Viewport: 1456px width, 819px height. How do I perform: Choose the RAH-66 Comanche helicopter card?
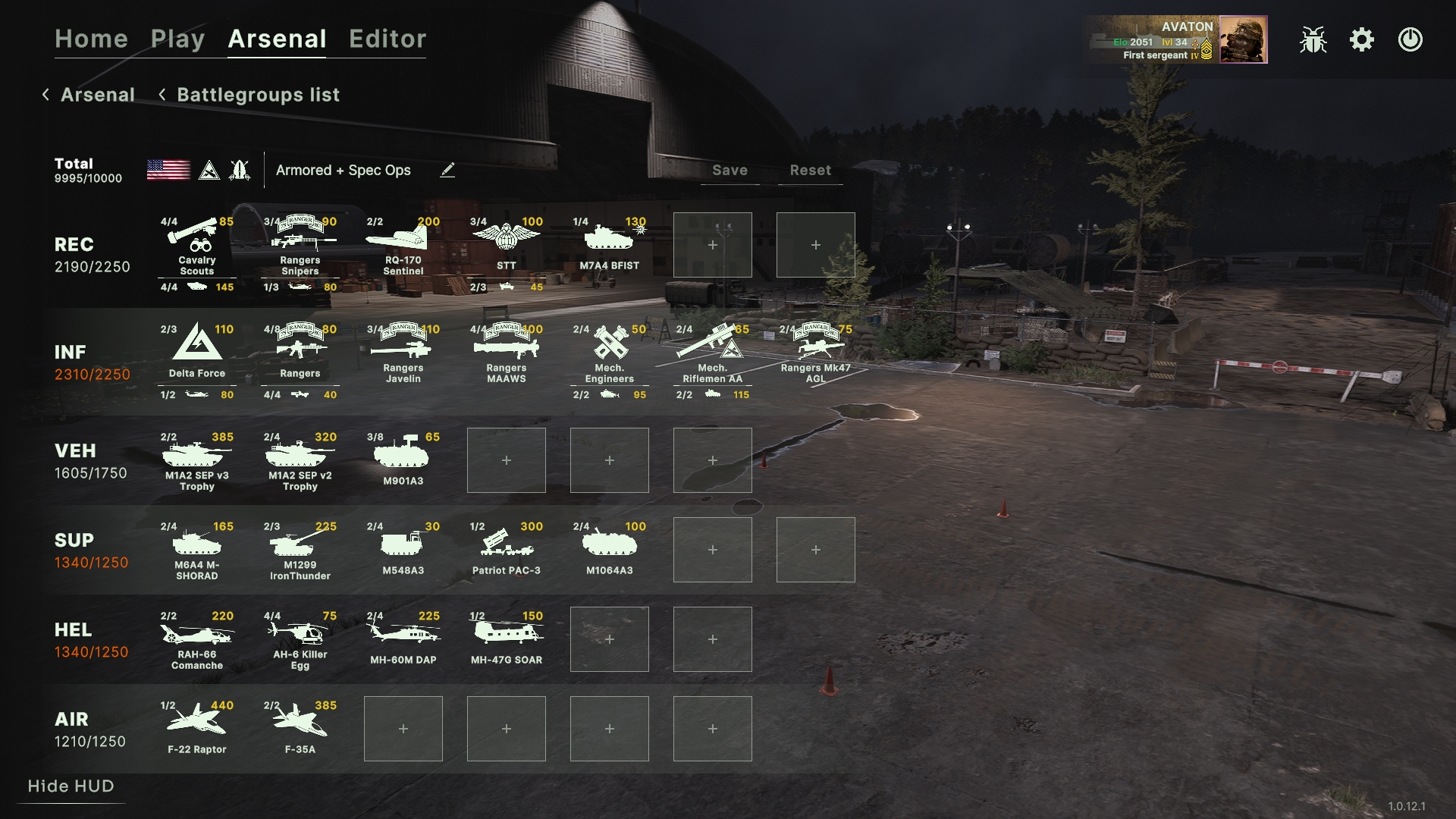tap(197, 639)
